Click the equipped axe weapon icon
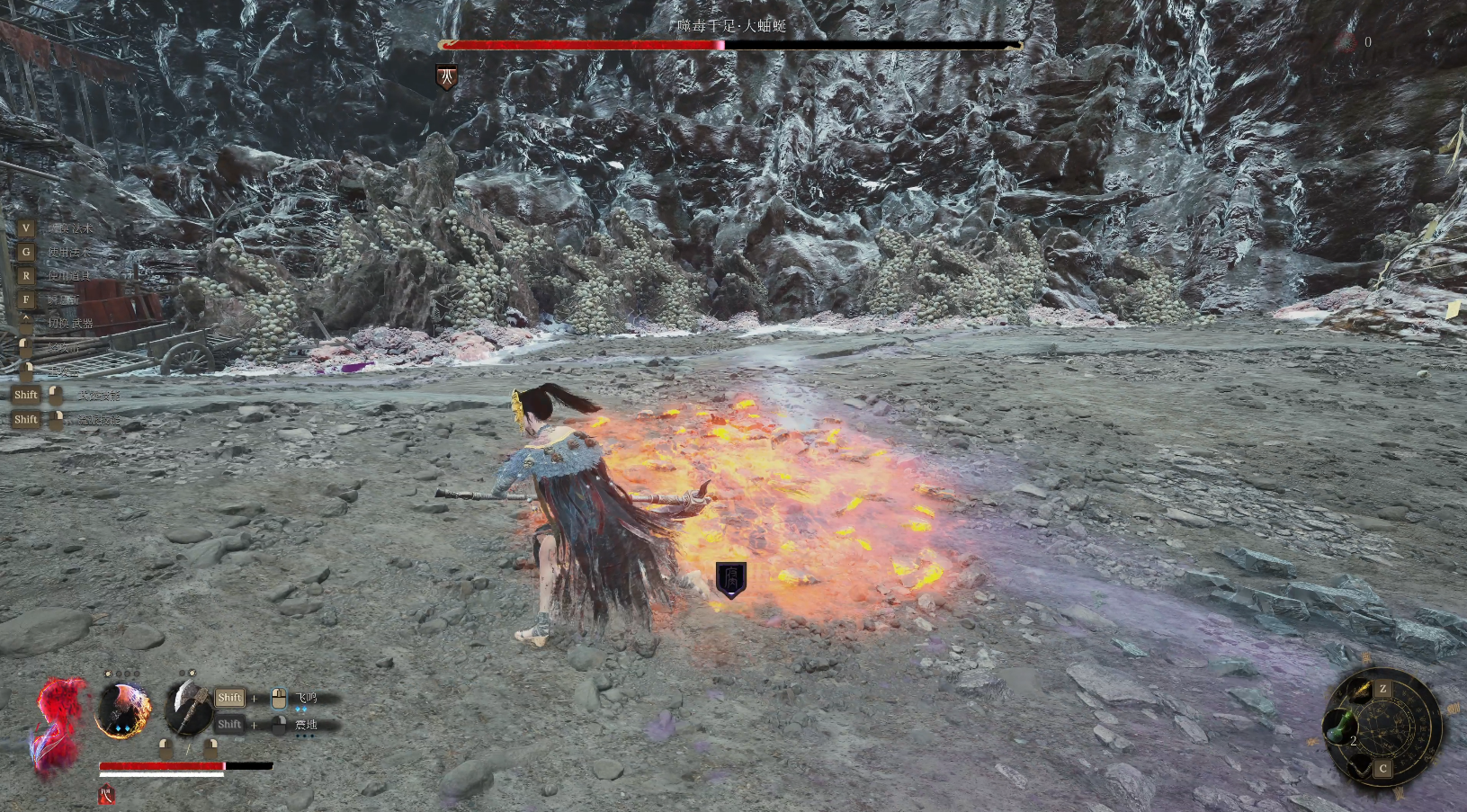Viewport: 1467px width, 812px height. point(188,709)
